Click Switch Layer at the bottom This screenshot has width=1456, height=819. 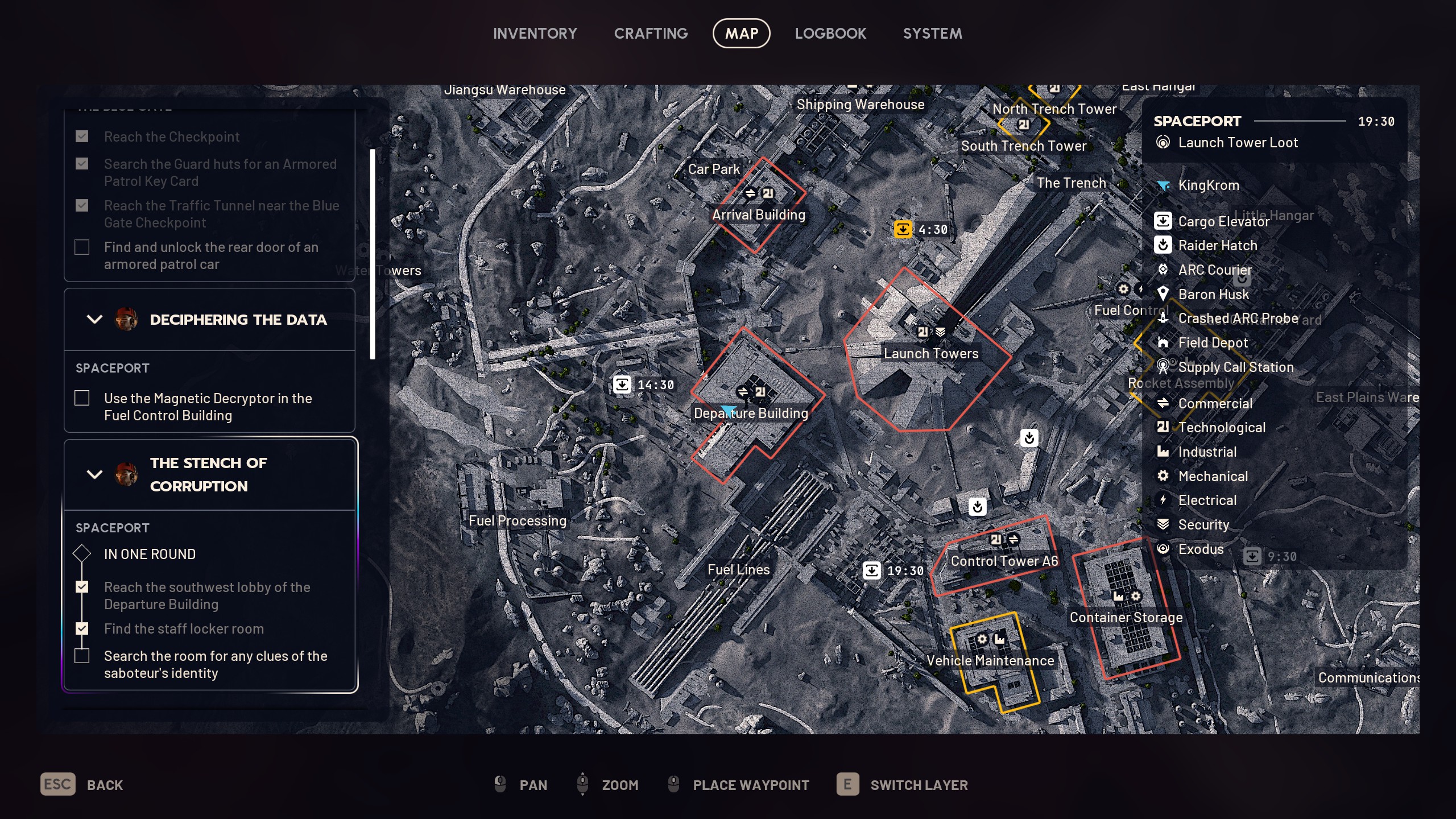(x=919, y=785)
